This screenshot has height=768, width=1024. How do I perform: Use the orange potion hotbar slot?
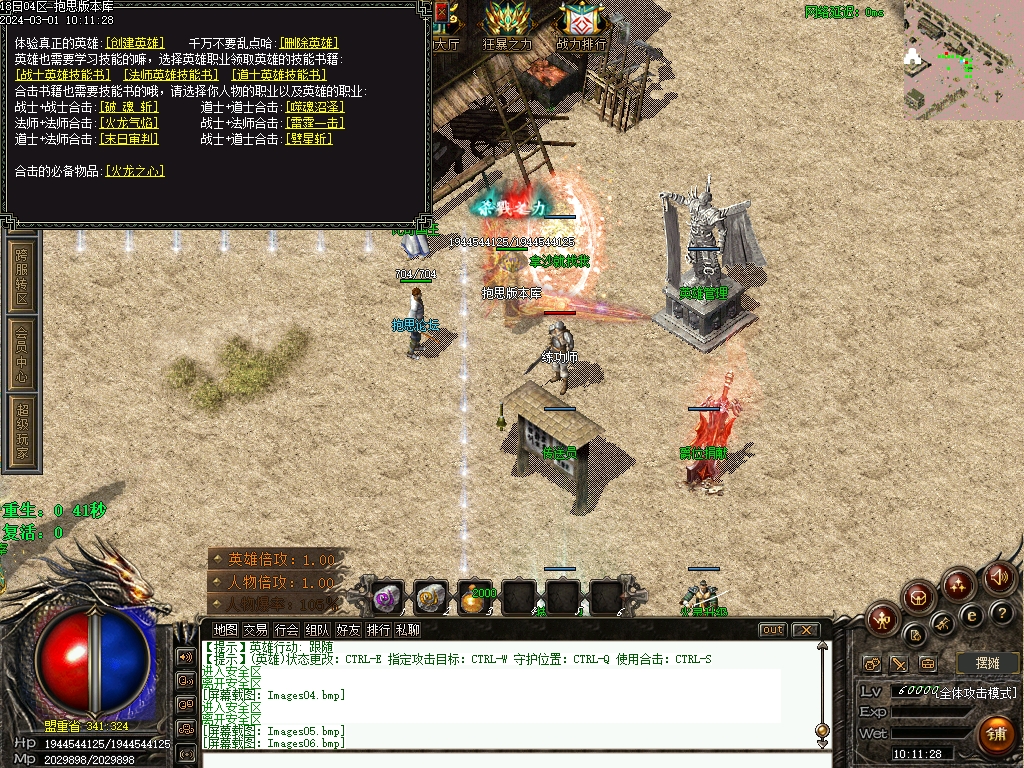(475, 597)
